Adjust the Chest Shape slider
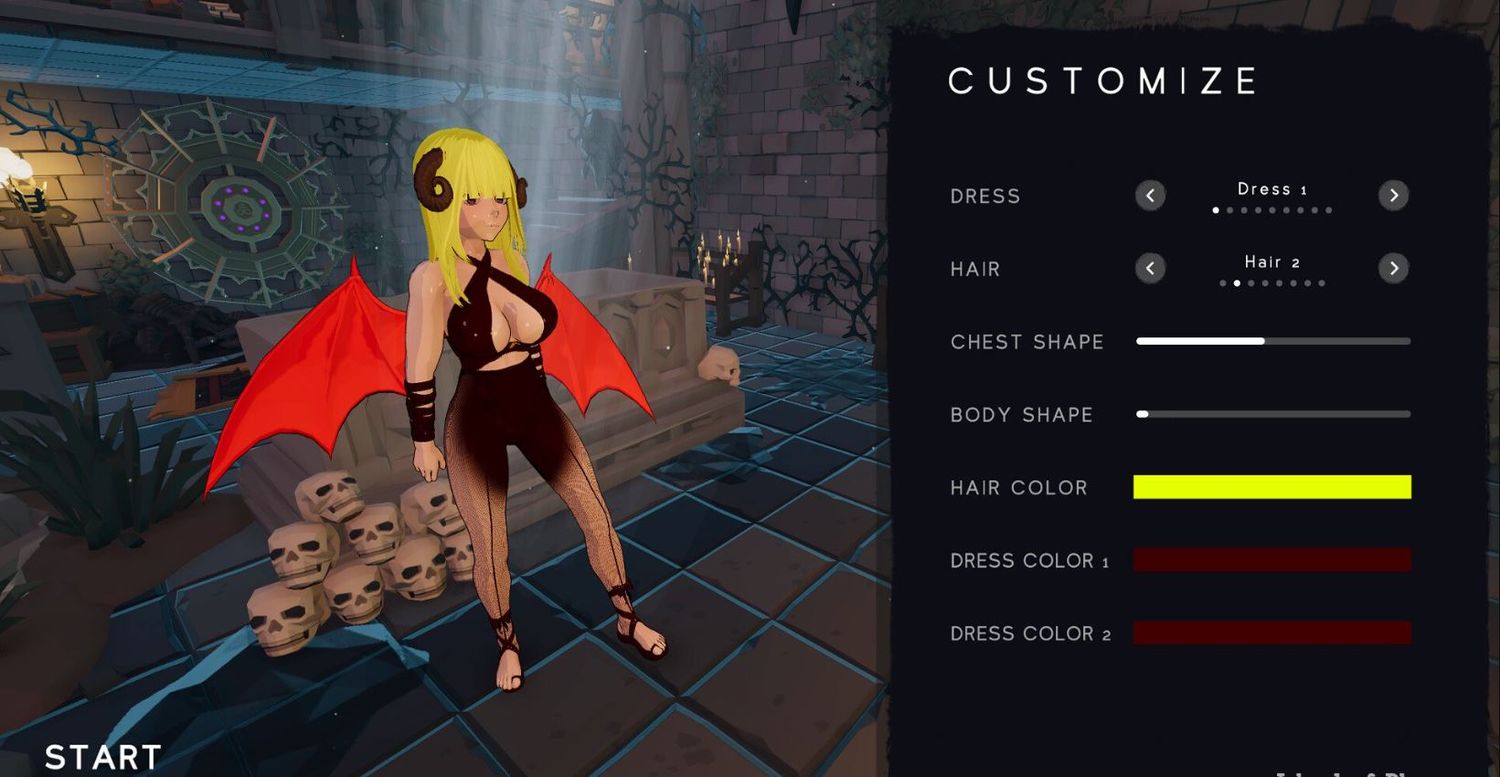The image size is (1500, 777). point(1264,341)
